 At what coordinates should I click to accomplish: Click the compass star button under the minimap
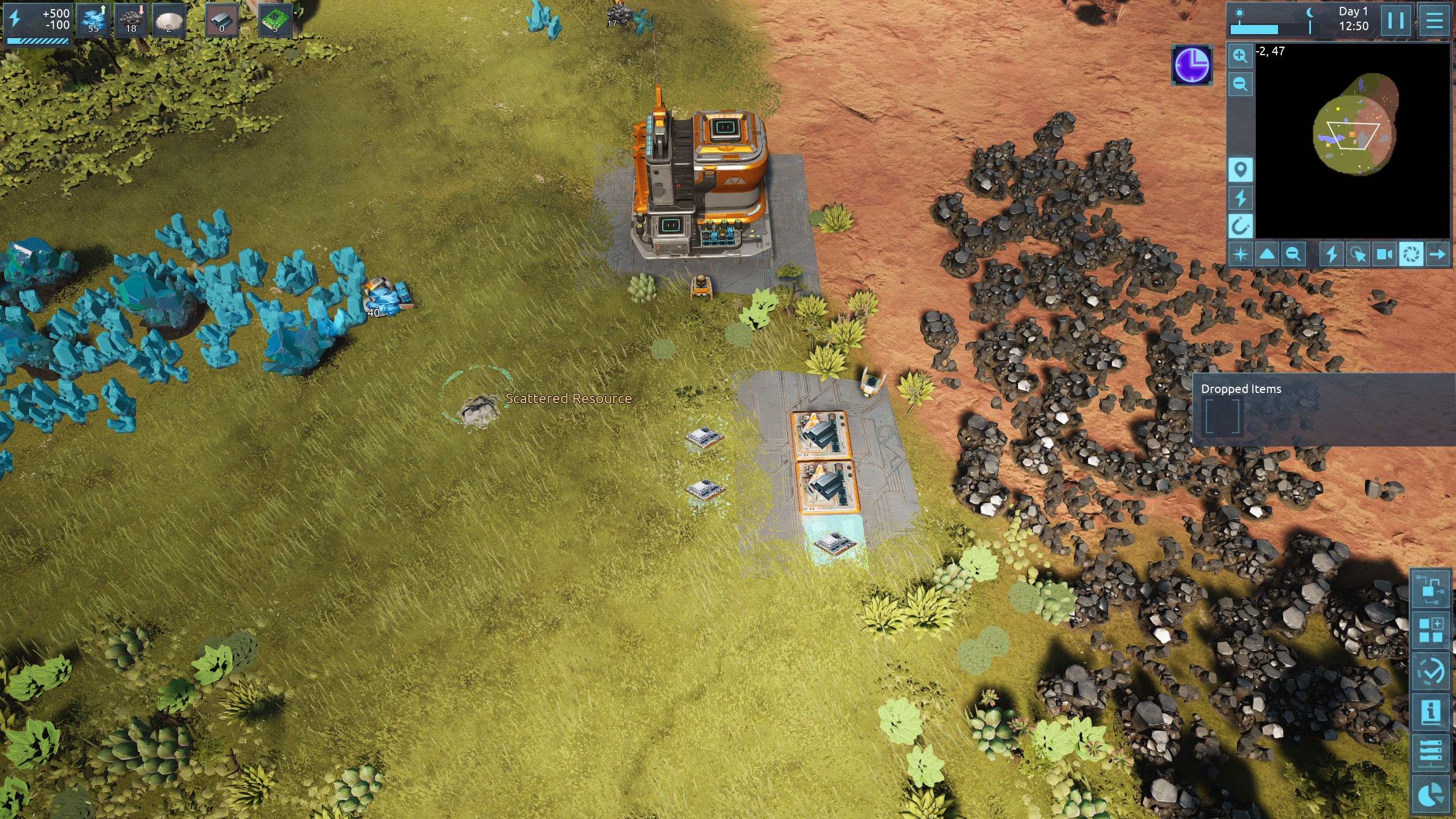tap(1240, 254)
